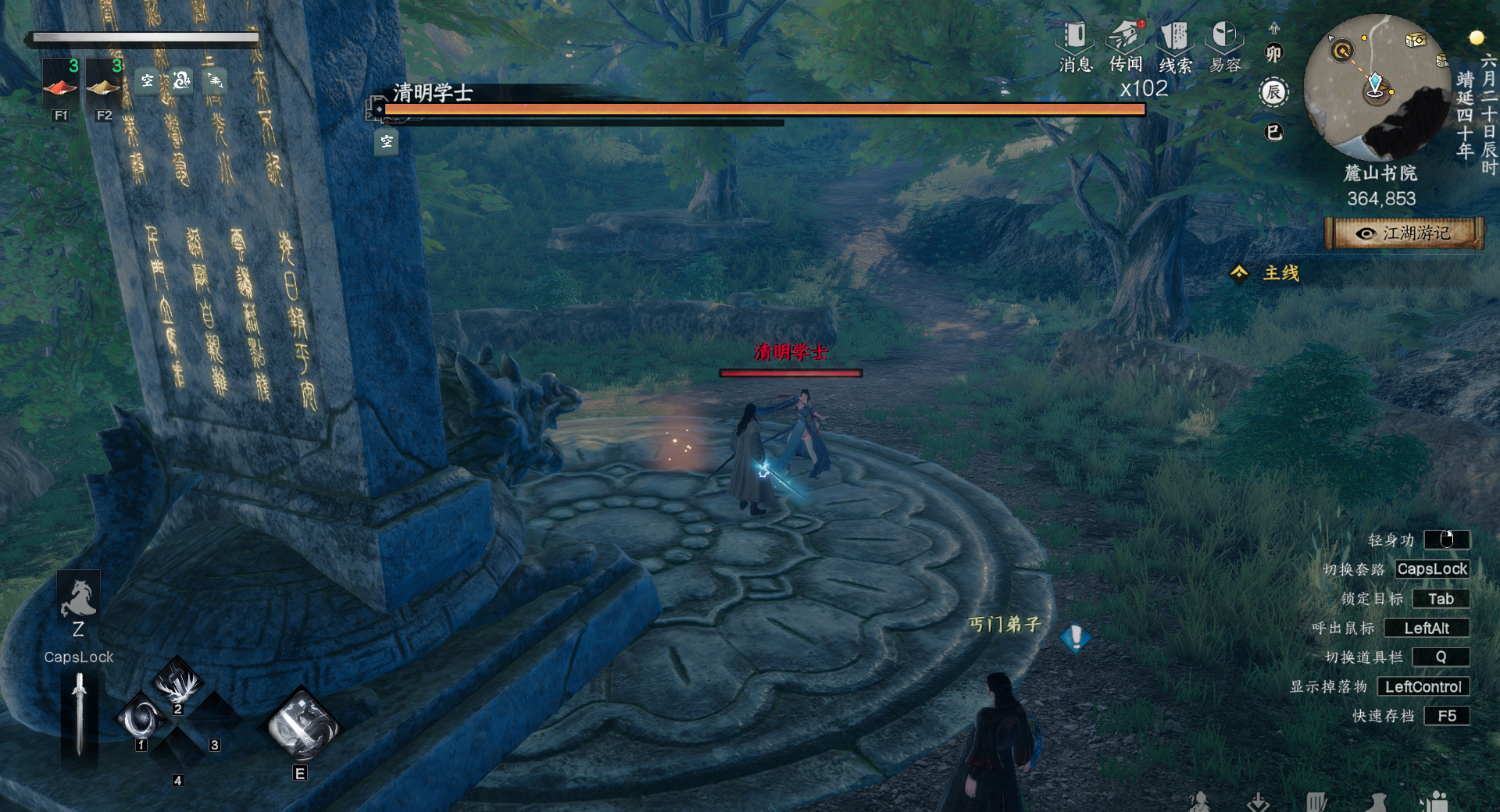Click the download-arrow save icon

click(1258, 802)
